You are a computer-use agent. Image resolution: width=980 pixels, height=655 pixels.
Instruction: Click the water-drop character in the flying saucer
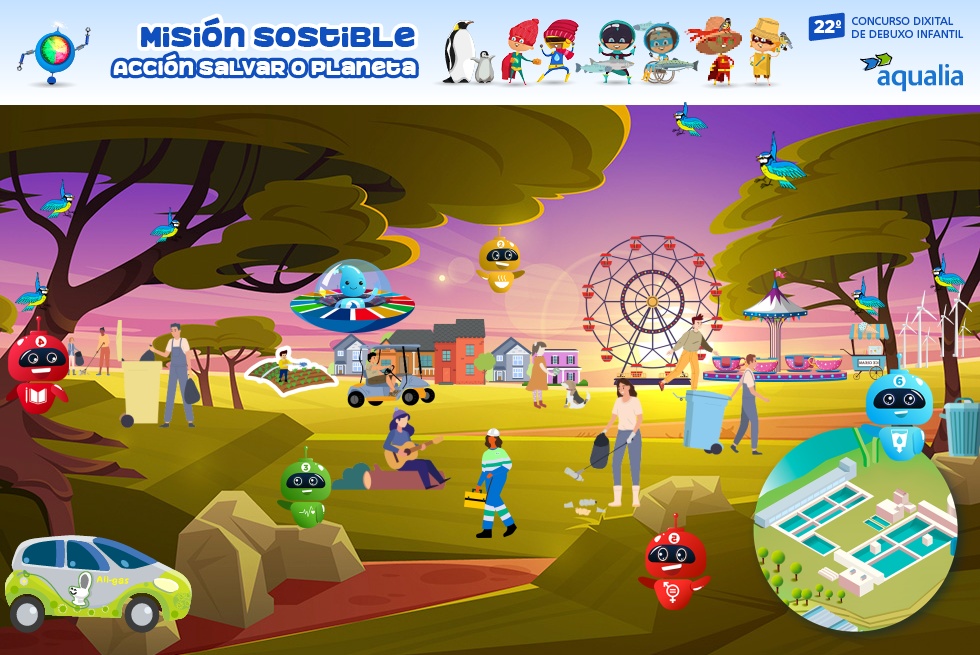coord(350,290)
